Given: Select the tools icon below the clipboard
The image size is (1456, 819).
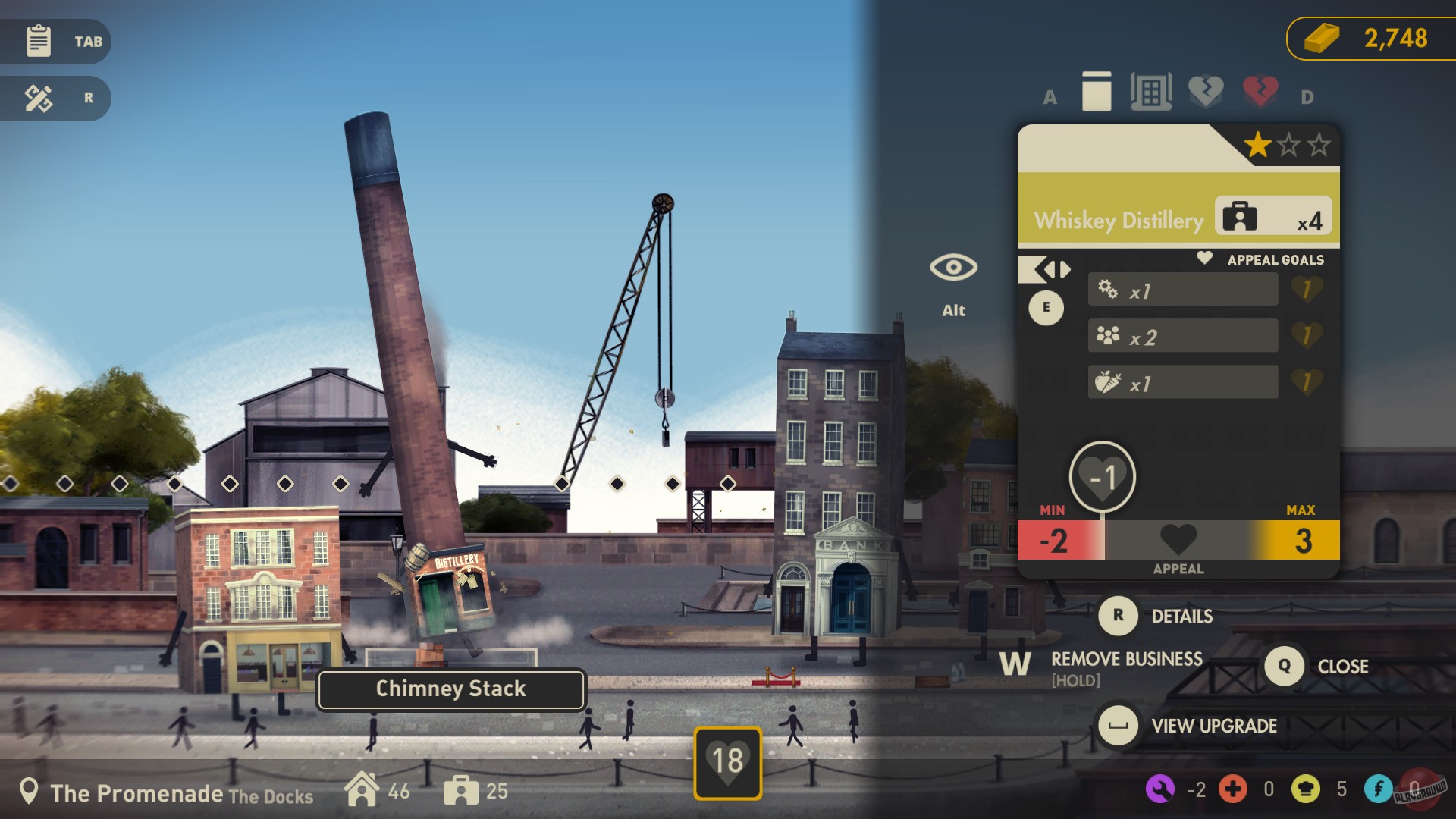Looking at the screenshot, I should 39,99.
